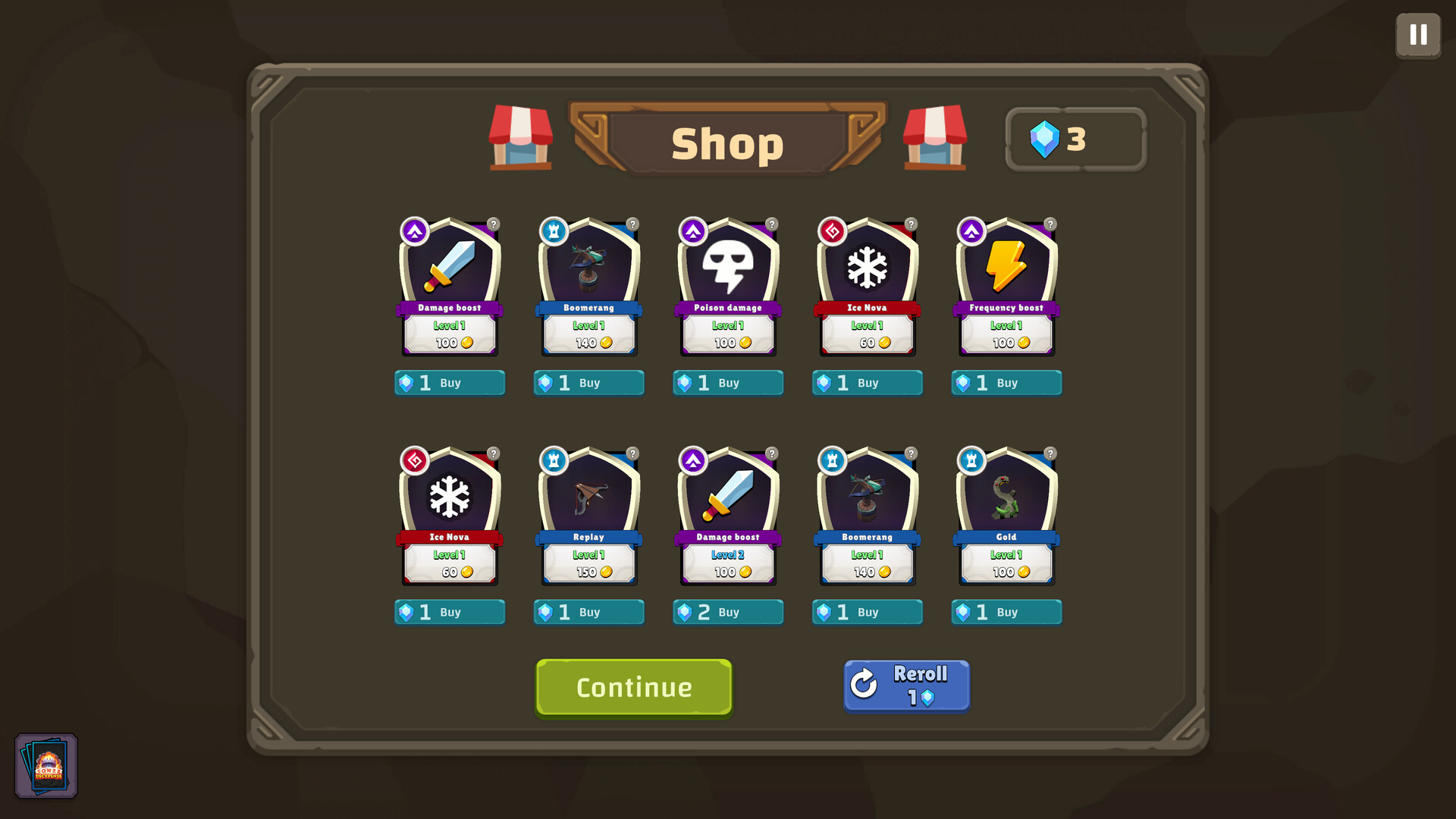Show help for the Replay card
The image size is (1456, 819).
[632, 453]
